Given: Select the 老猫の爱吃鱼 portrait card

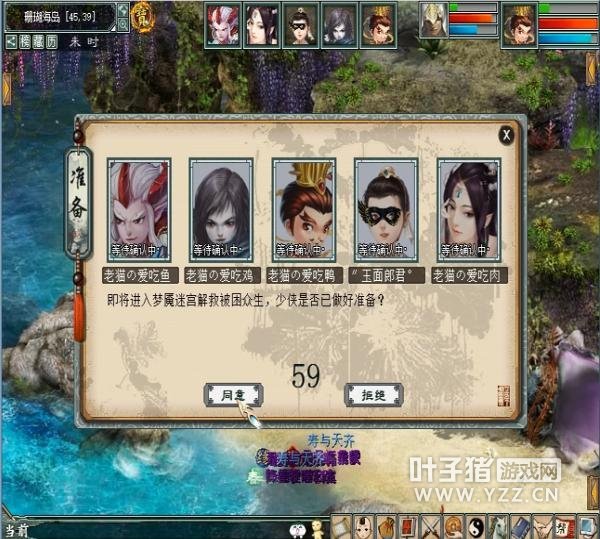Looking at the screenshot, I should point(139,211).
